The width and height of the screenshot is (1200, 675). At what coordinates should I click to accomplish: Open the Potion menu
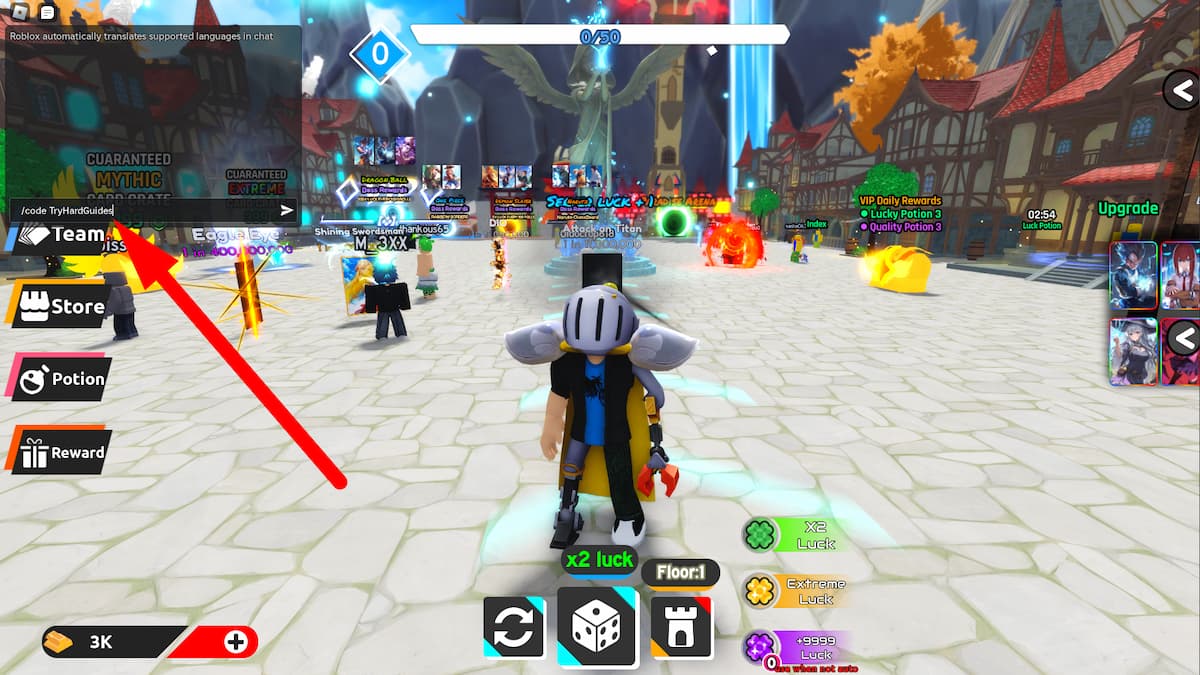[62, 380]
